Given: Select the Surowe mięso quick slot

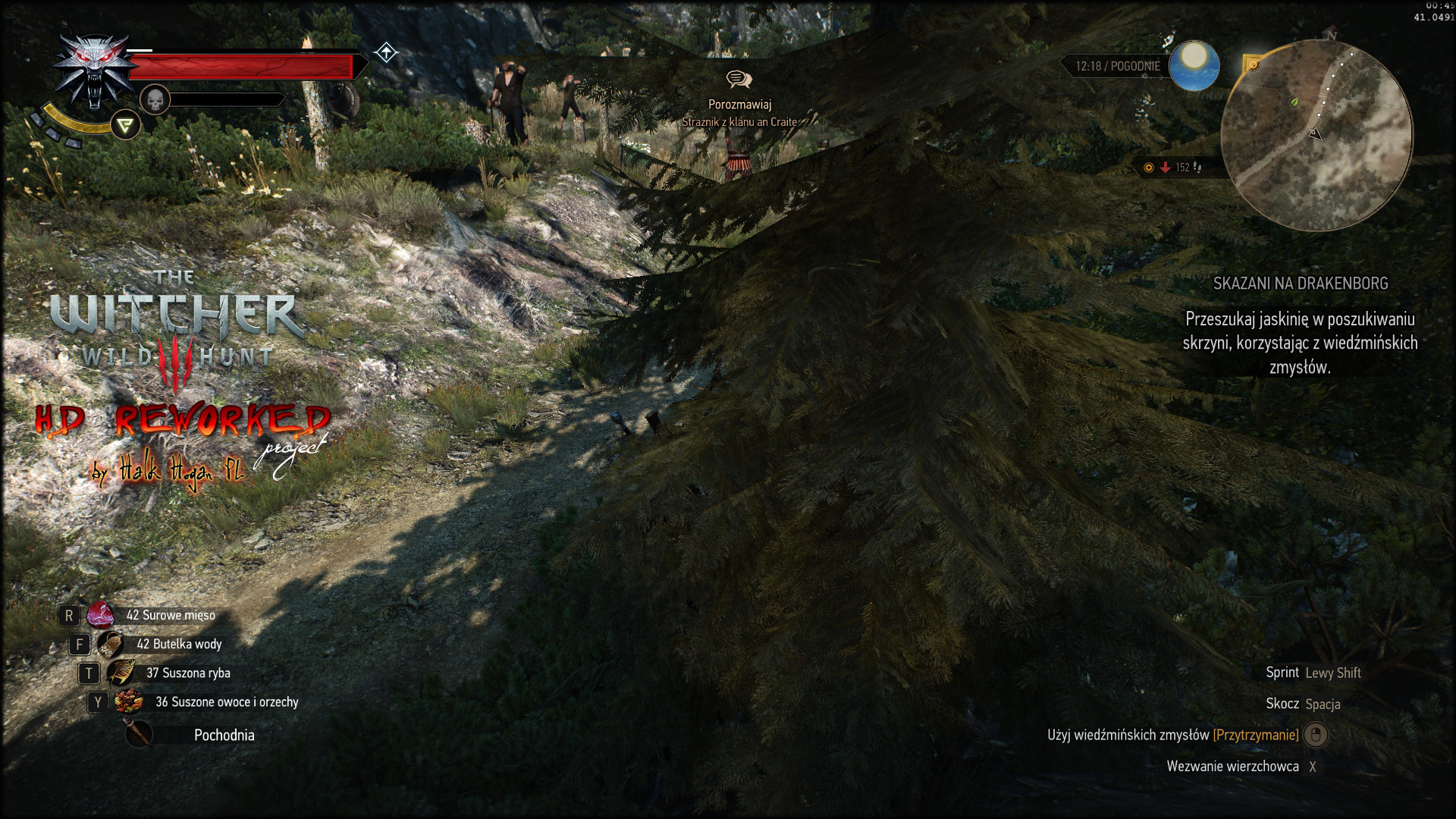Looking at the screenshot, I should tap(100, 615).
